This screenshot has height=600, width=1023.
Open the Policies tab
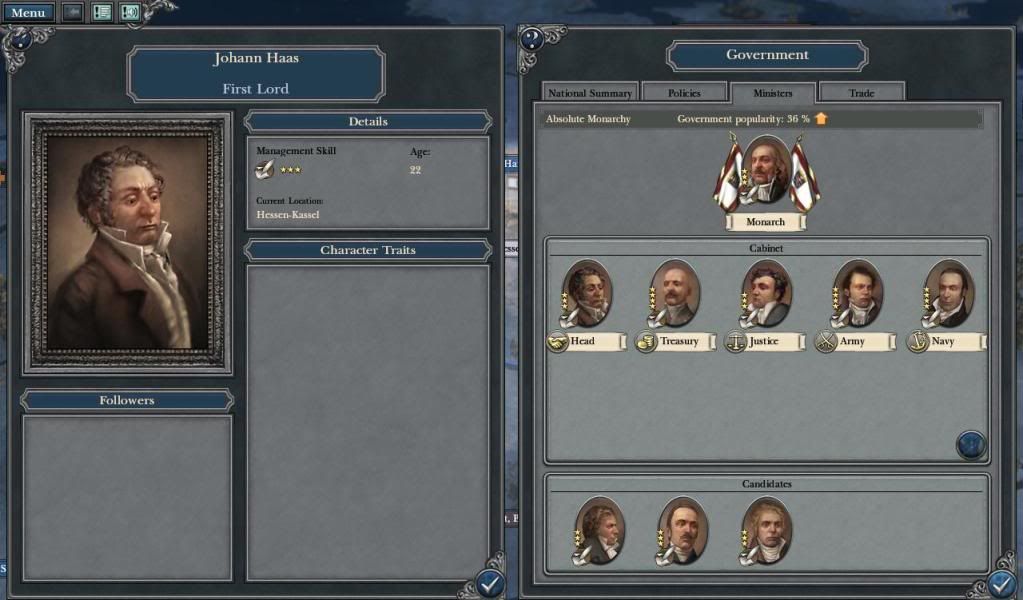(684, 93)
